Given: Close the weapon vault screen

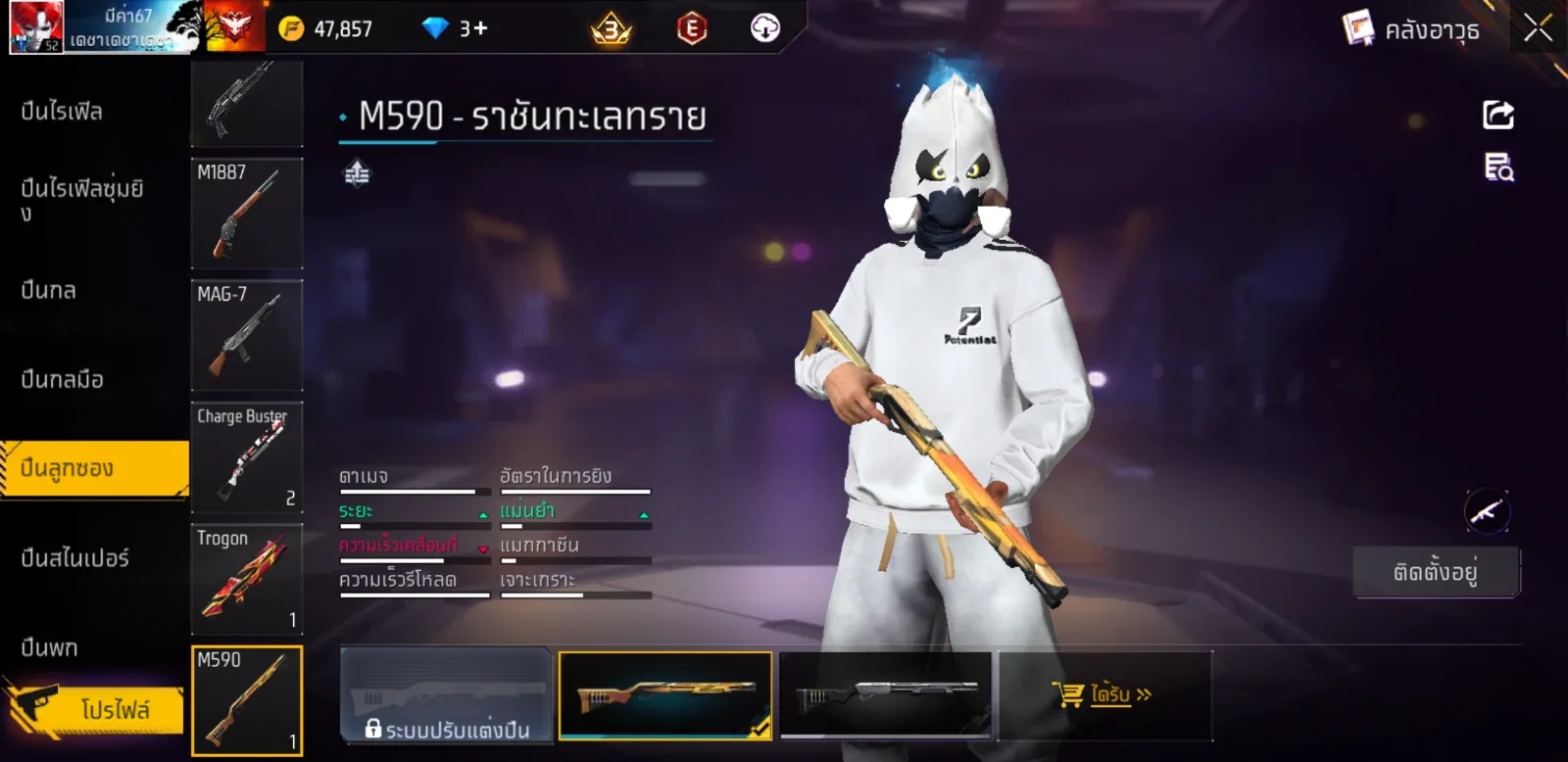Looking at the screenshot, I should coord(1538,28).
